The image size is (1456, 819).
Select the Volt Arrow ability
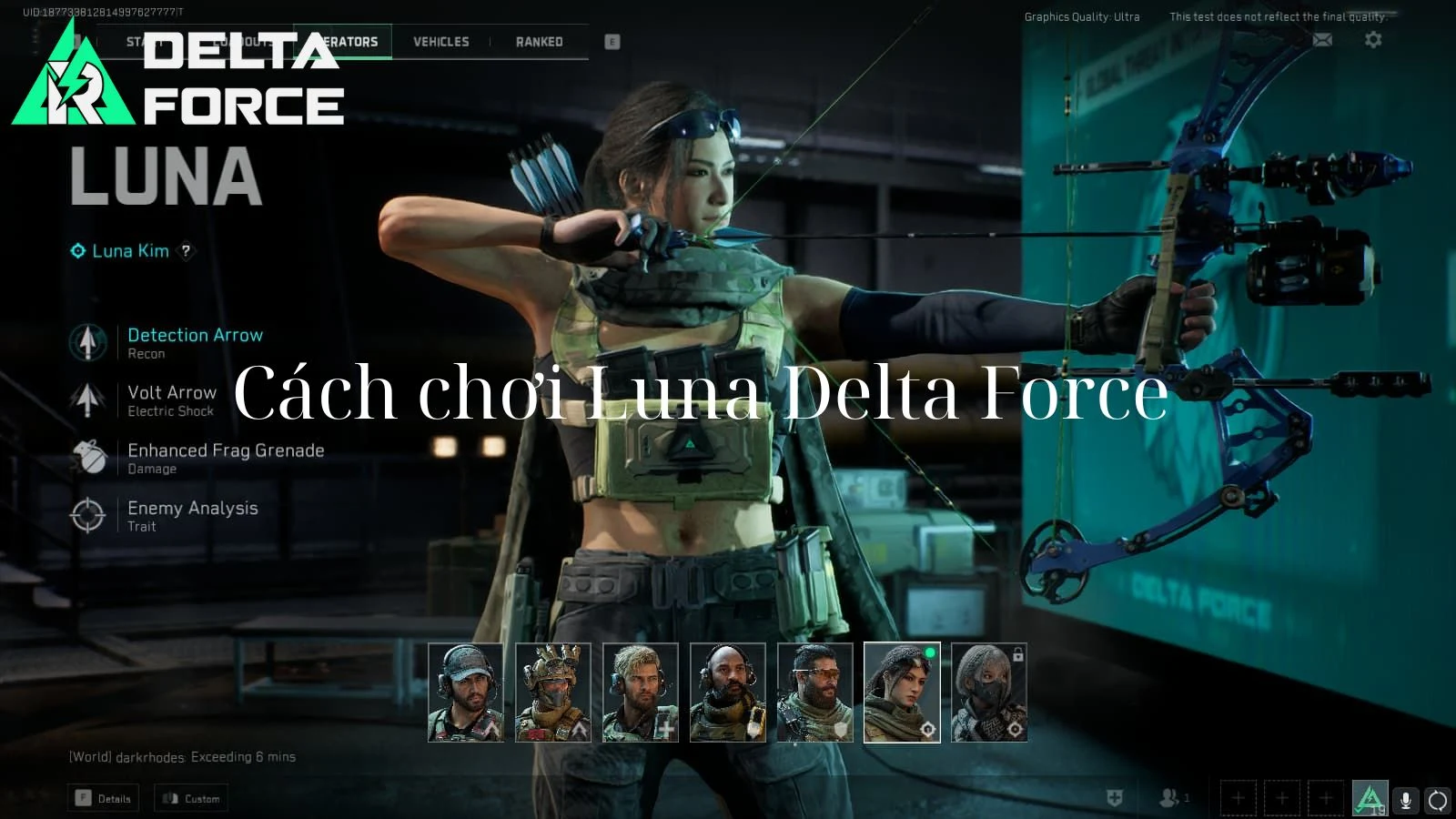click(x=172, y=393)
